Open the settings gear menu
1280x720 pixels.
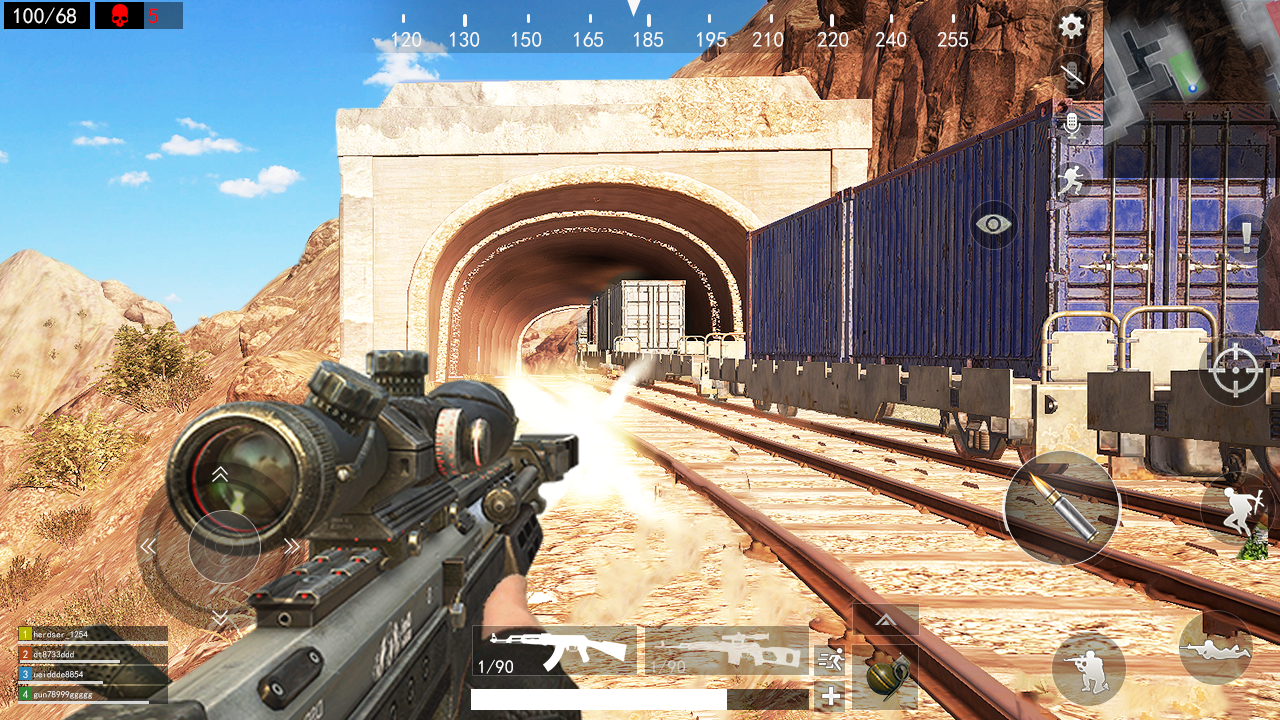(1069, 27)
